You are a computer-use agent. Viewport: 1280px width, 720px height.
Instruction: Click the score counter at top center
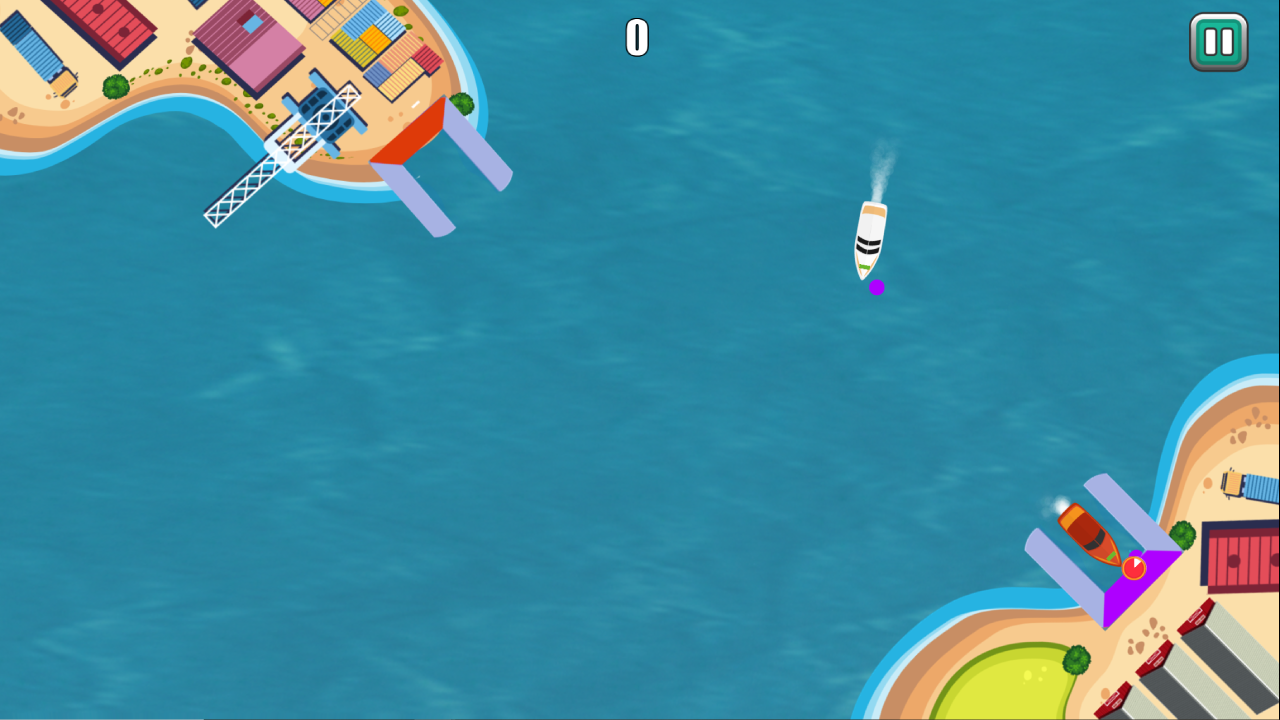(x=635, y=38)
